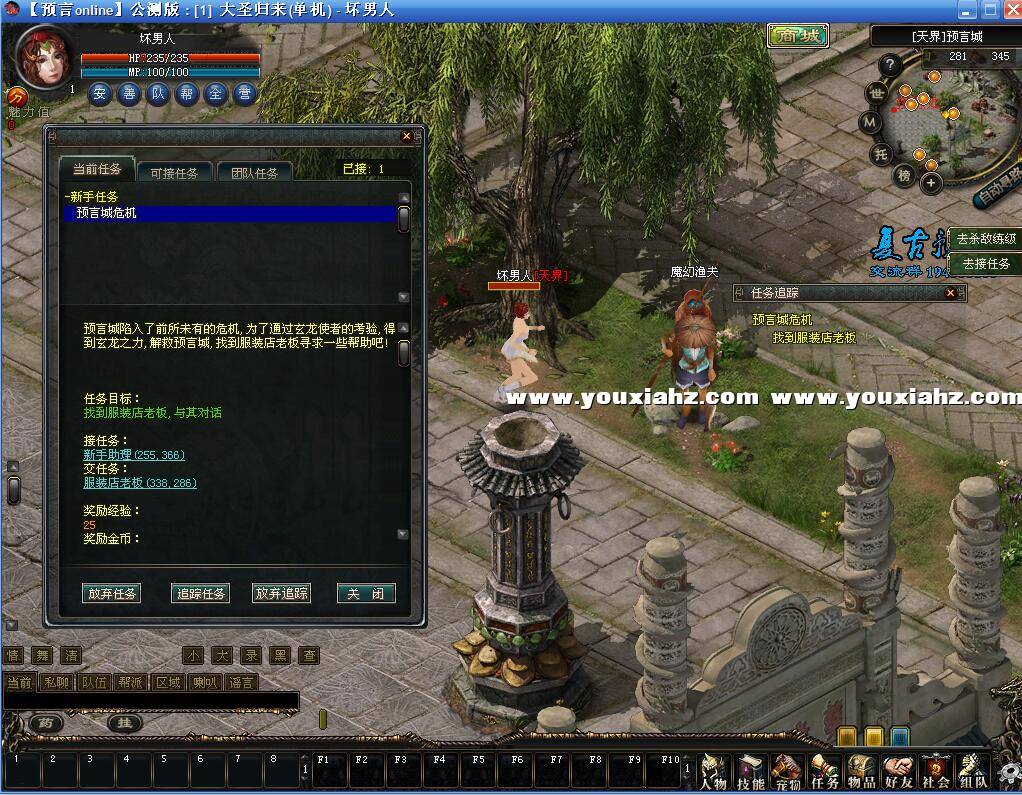Click the 追踪任务 track quest button
Screen dimensions: 1022x795
tap(201, 593)
